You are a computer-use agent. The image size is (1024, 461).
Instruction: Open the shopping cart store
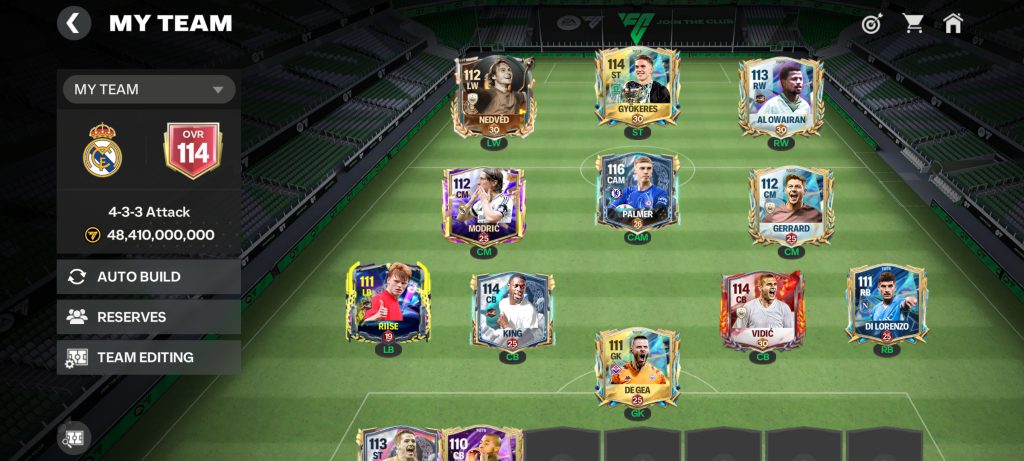point(913,23)
